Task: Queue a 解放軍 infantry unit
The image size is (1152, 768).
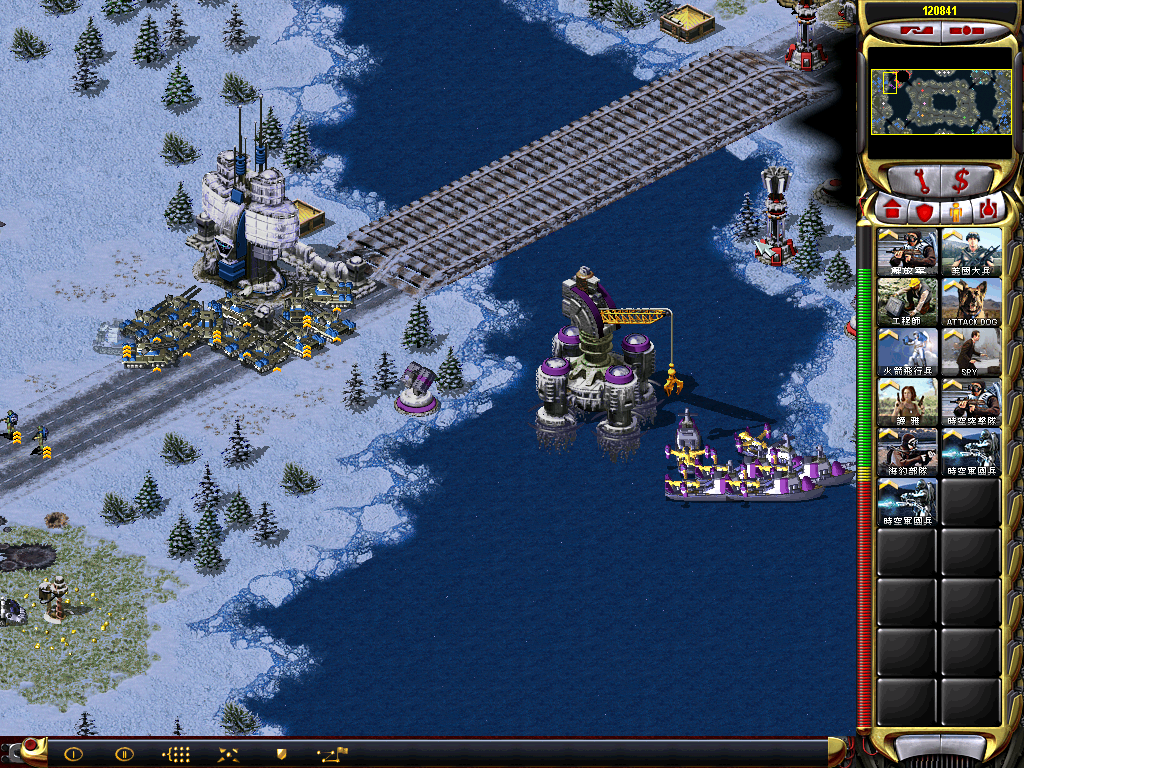Action: 907,252
